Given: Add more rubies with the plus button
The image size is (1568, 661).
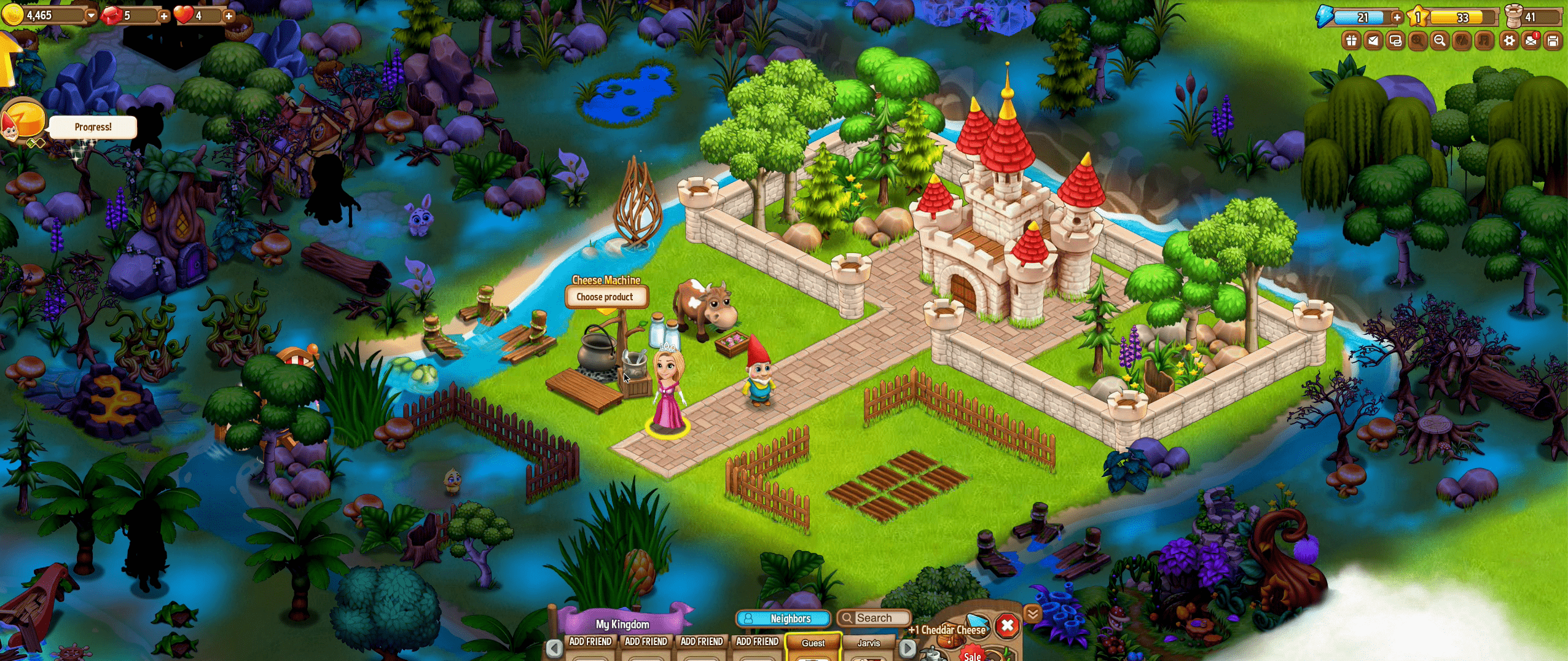Looking at the screenshot, I should 163,16.
